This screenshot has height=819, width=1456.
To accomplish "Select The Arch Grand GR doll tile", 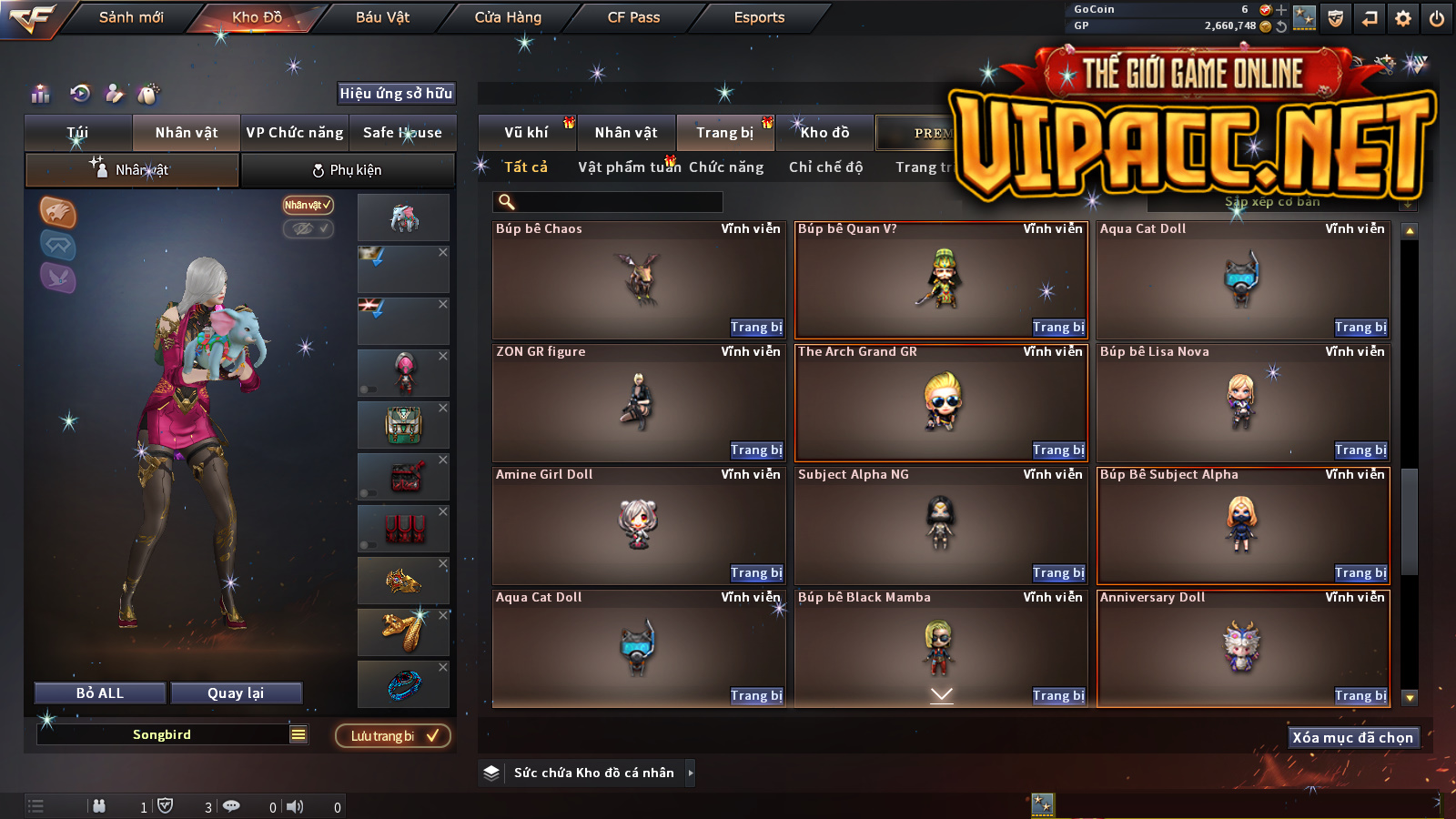I will coord(941,402).
